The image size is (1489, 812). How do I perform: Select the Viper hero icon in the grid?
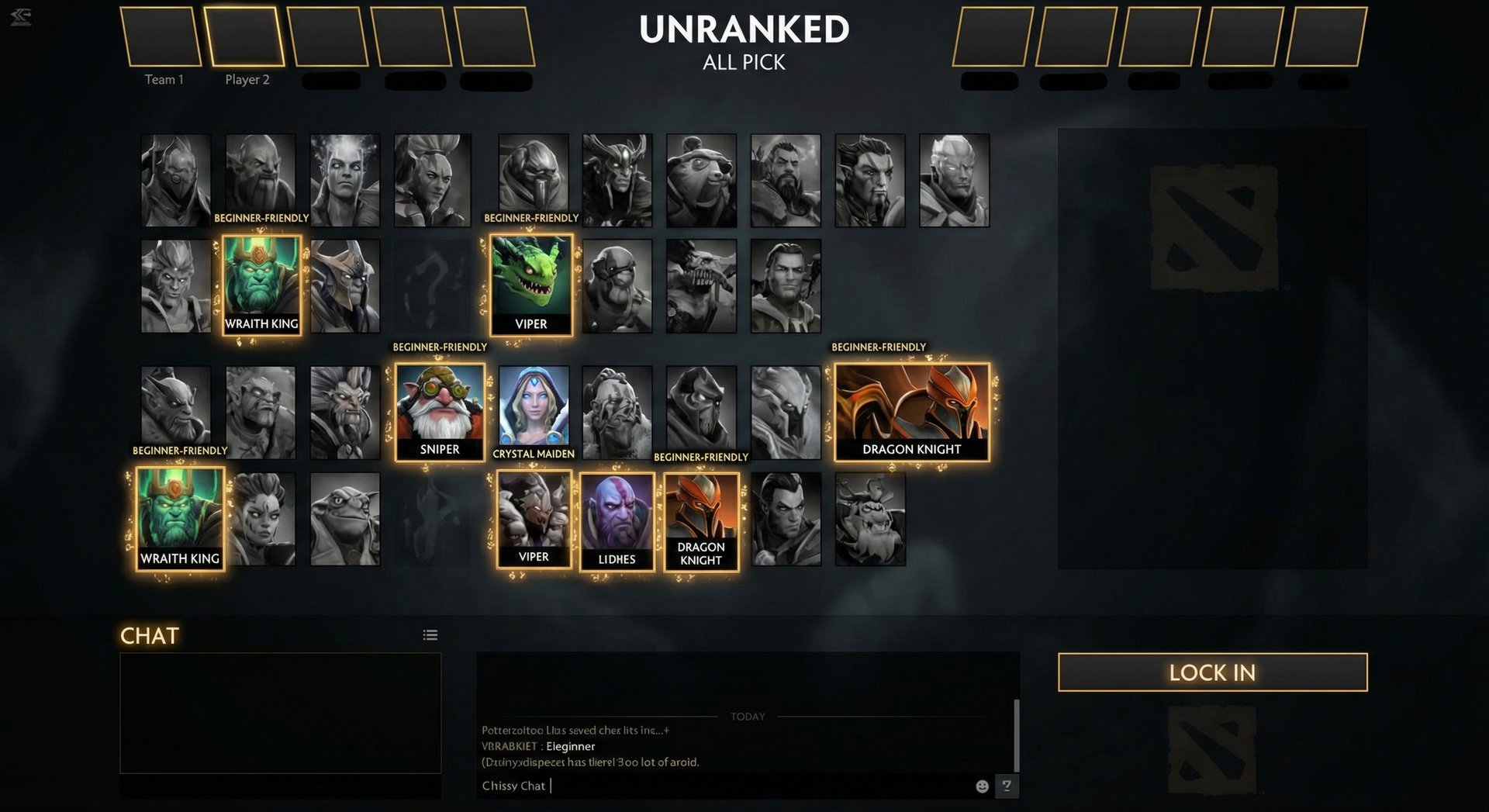[x=530, y=285]
